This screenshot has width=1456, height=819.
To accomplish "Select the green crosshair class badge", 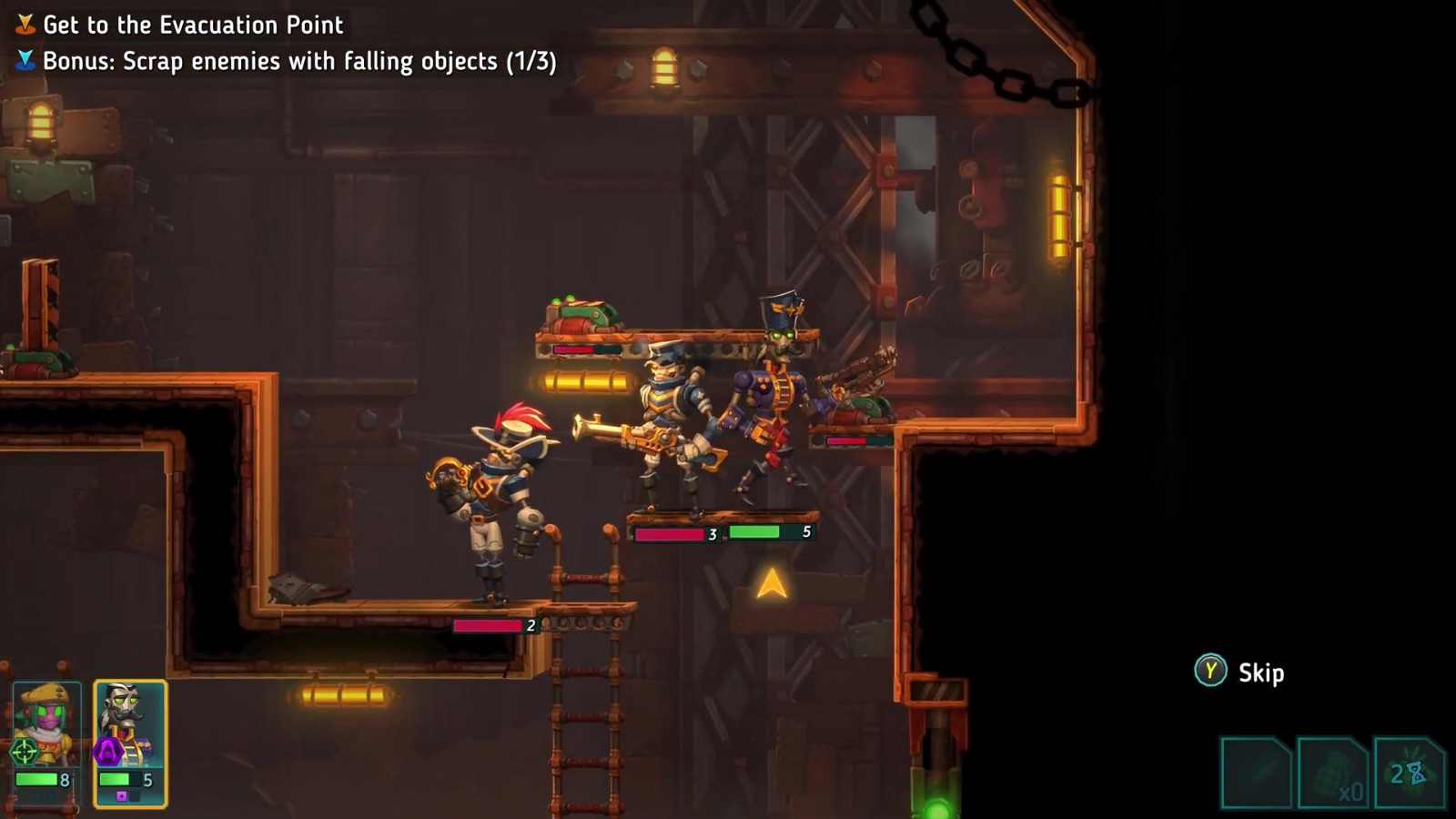I will click(24, 752).
